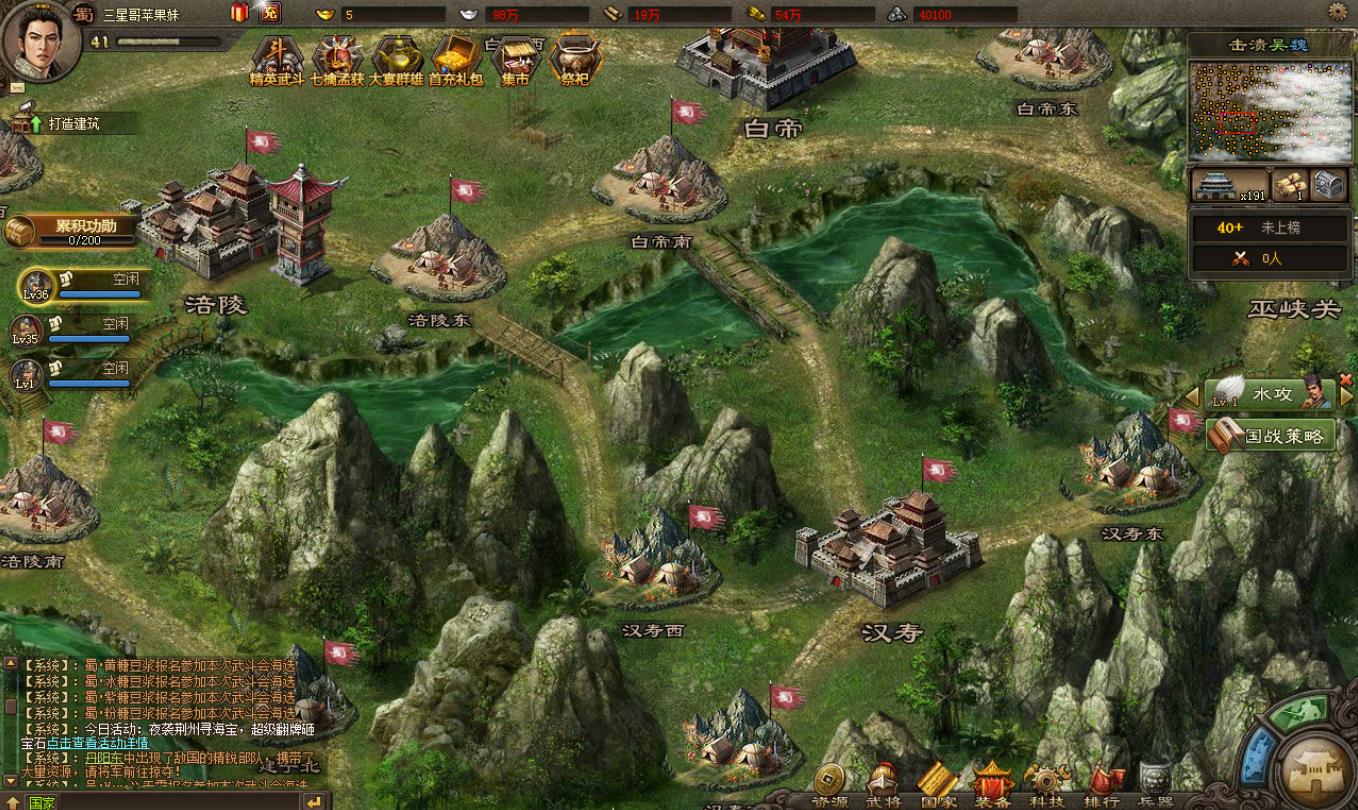Open the 科技 technology menu

pos(1047,786)
